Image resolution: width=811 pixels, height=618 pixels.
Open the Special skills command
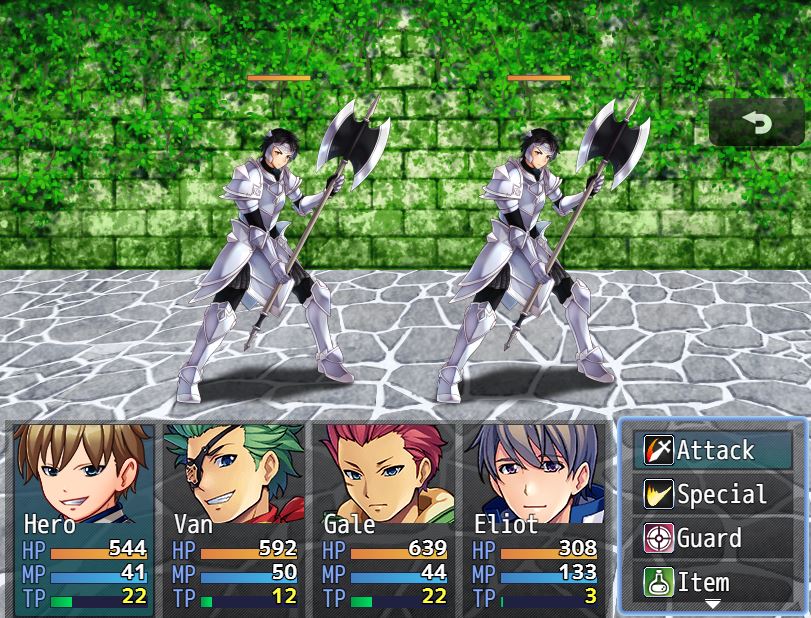[x=713, y=494]
